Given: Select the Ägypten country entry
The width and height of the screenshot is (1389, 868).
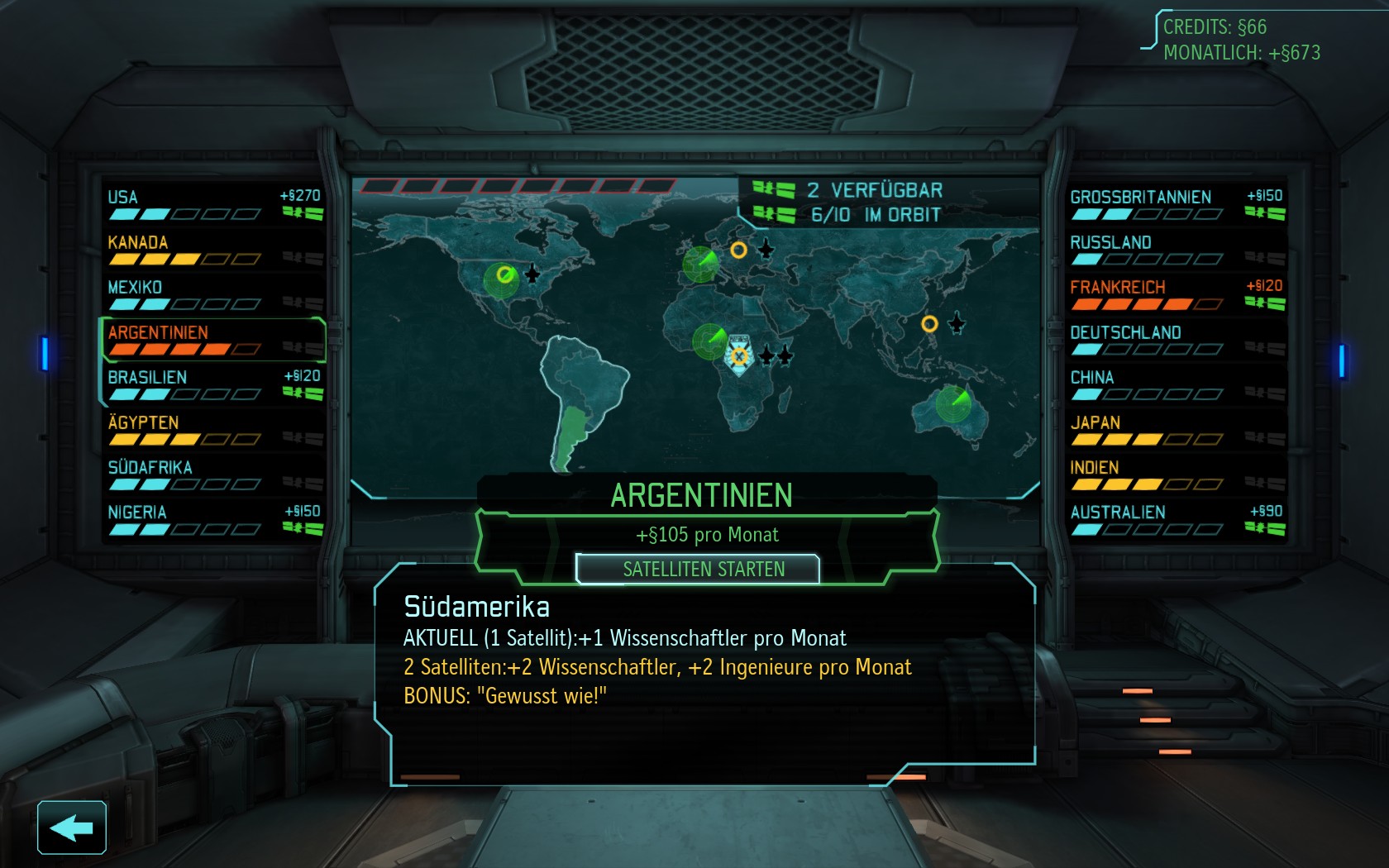Looking at the screenshot, I should pyautogui.click(x=212, y=430).
